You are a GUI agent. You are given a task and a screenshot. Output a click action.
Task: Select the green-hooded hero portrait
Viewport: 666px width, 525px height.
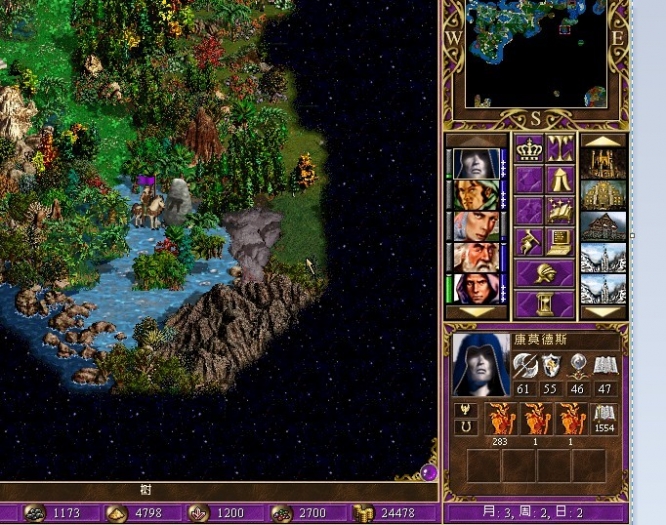coord(475,194)
